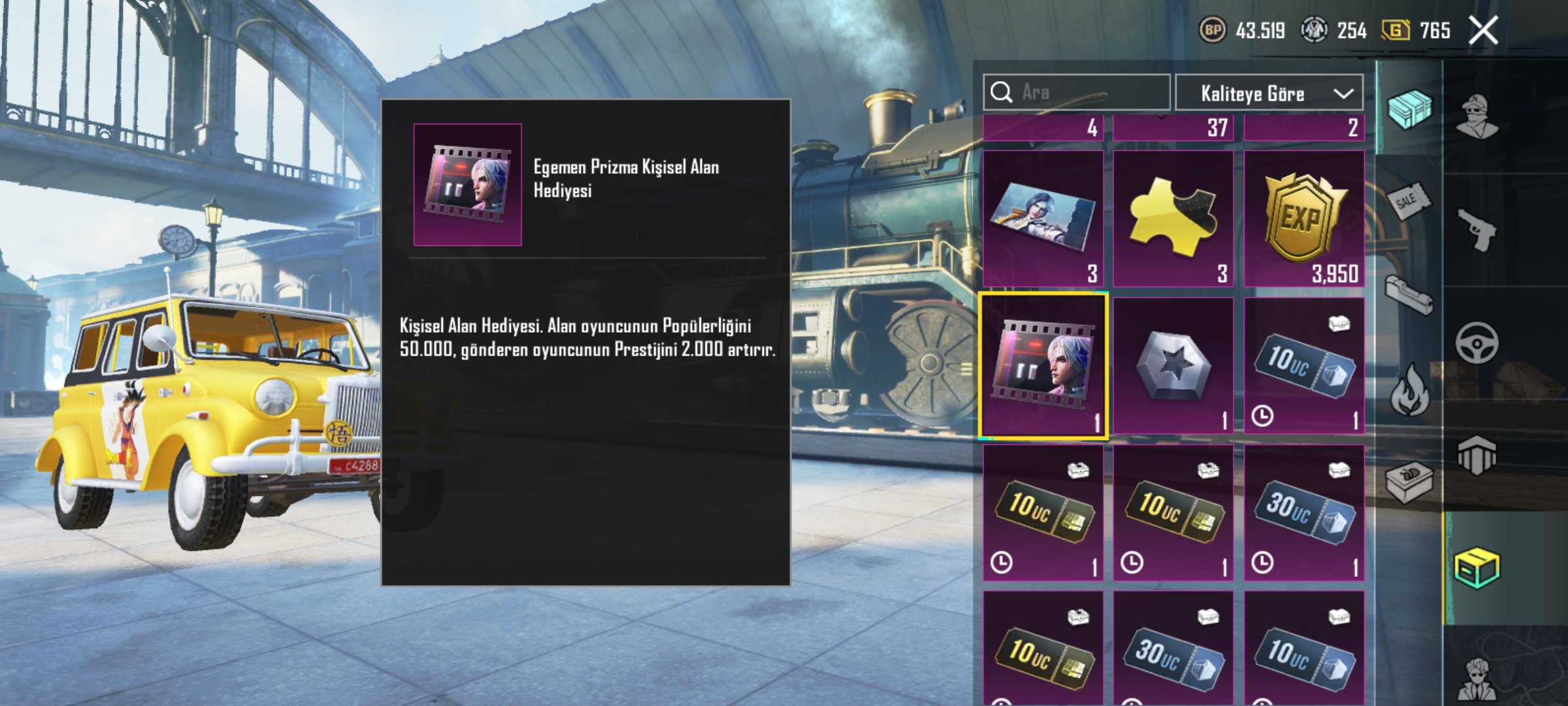Choose the character card item with count 3
This screenshot has height=706, width=1568.
click(1043, 219)
